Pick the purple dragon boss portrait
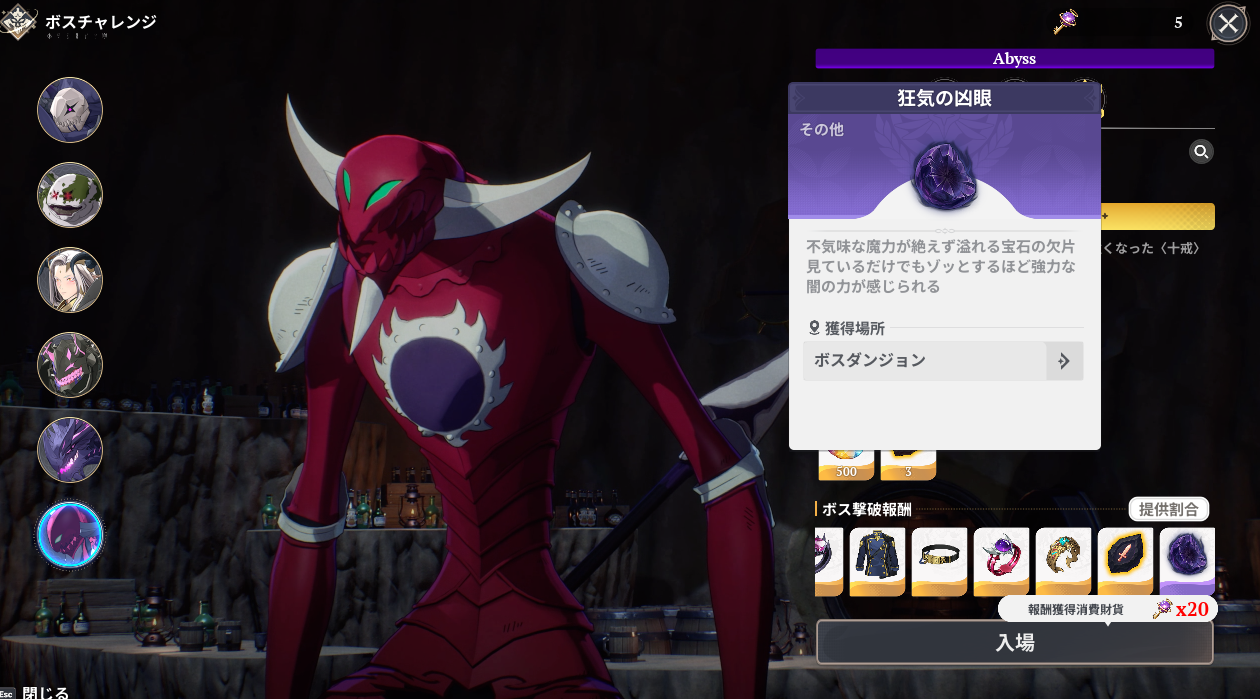The height and width of the screenshot is (699, 1260). (x=70, y=450)
